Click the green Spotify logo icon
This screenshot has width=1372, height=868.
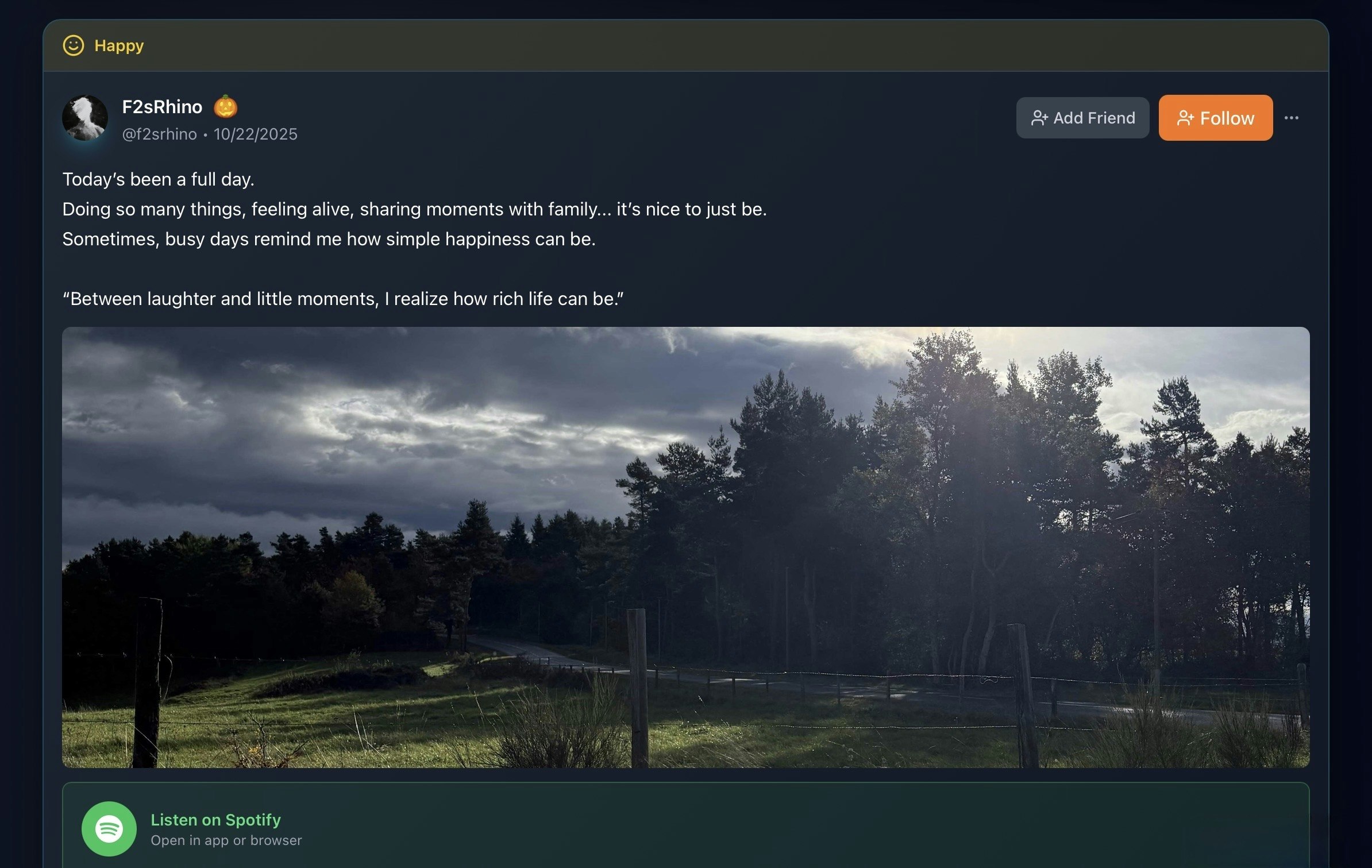[109, 830]
